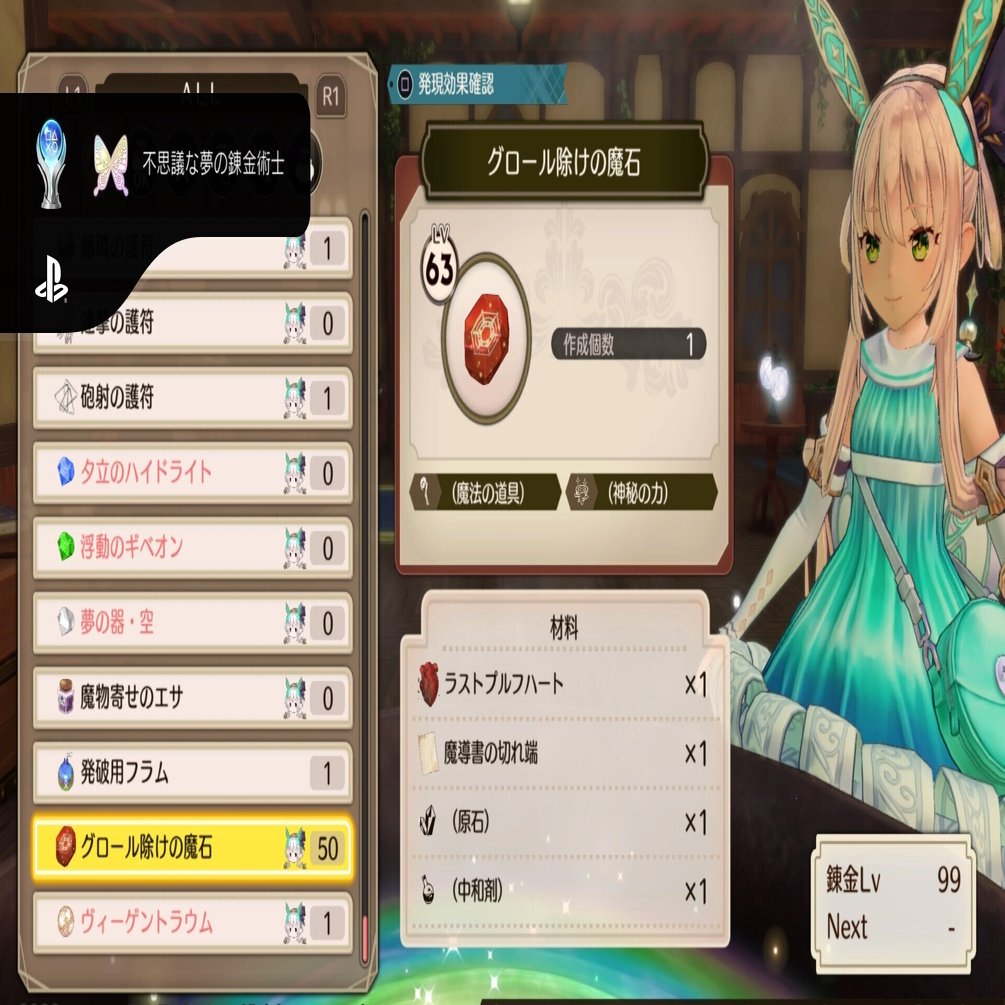
Task: Select the highlighted グロール除けの魔石 recipe
Action: [x=192, y=849]
